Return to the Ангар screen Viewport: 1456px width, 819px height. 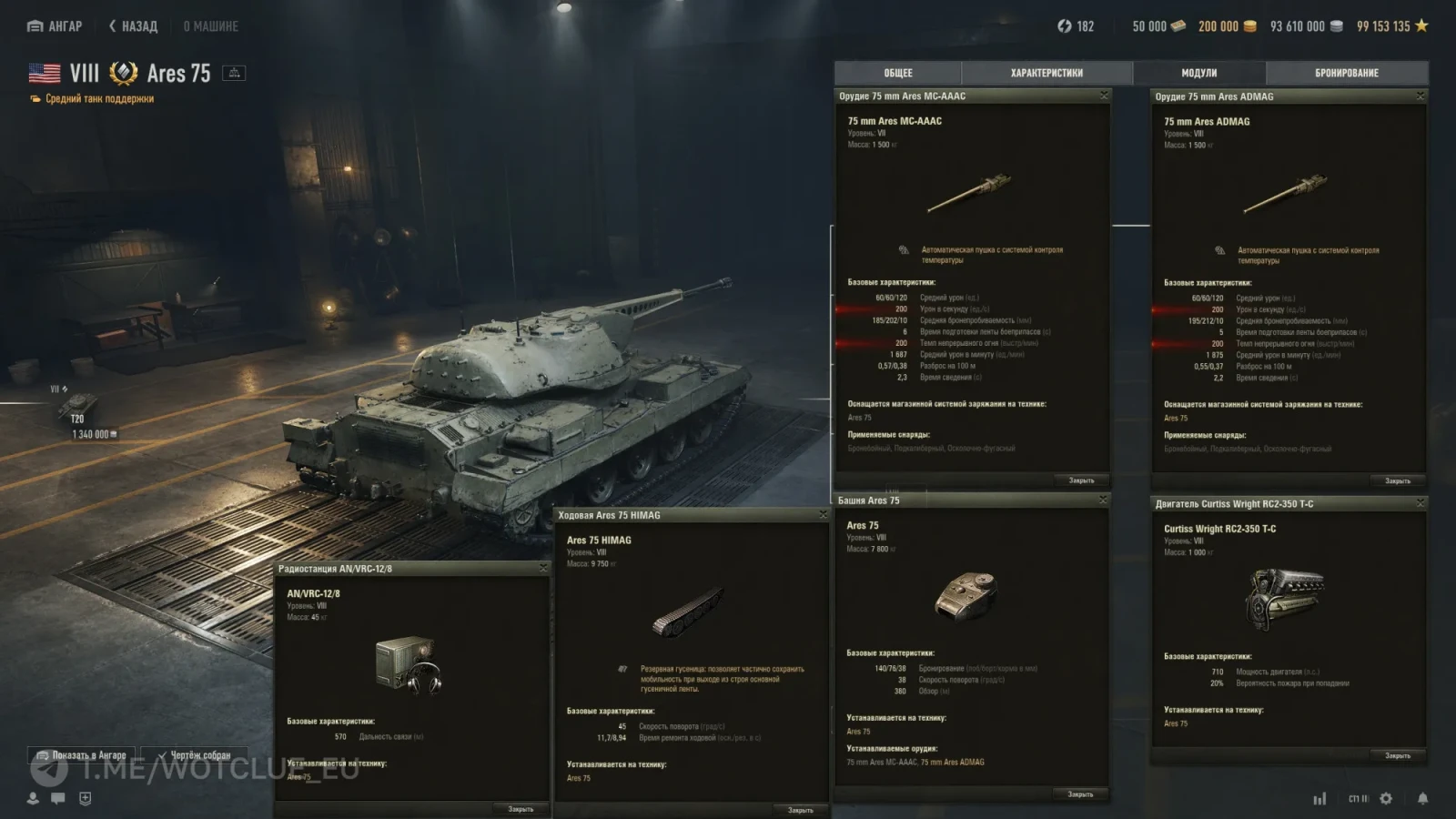point(55,26)
